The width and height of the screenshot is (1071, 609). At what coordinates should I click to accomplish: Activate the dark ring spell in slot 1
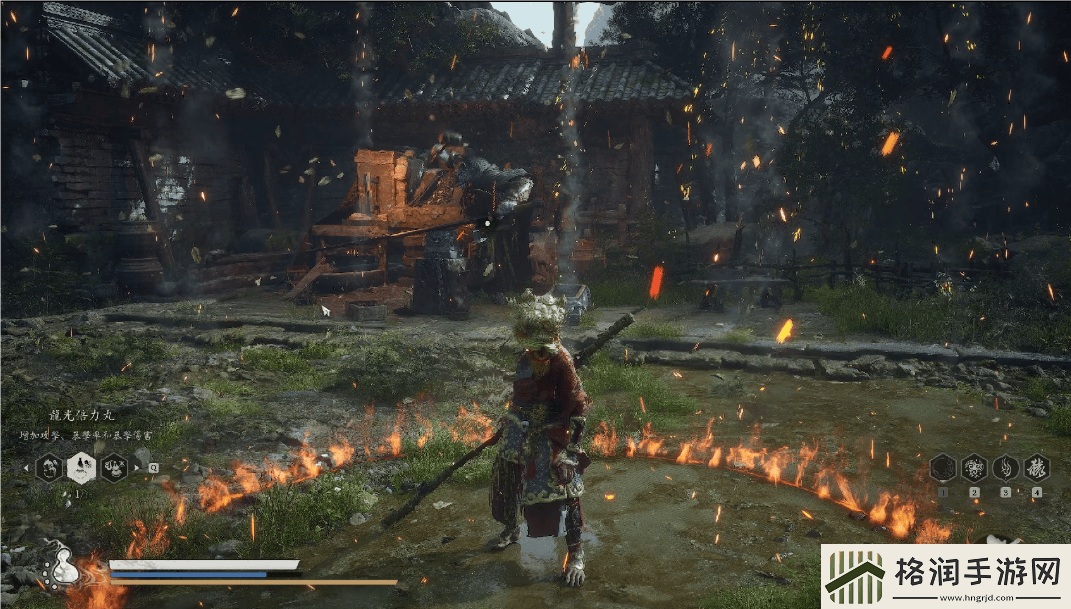(942, 467)
